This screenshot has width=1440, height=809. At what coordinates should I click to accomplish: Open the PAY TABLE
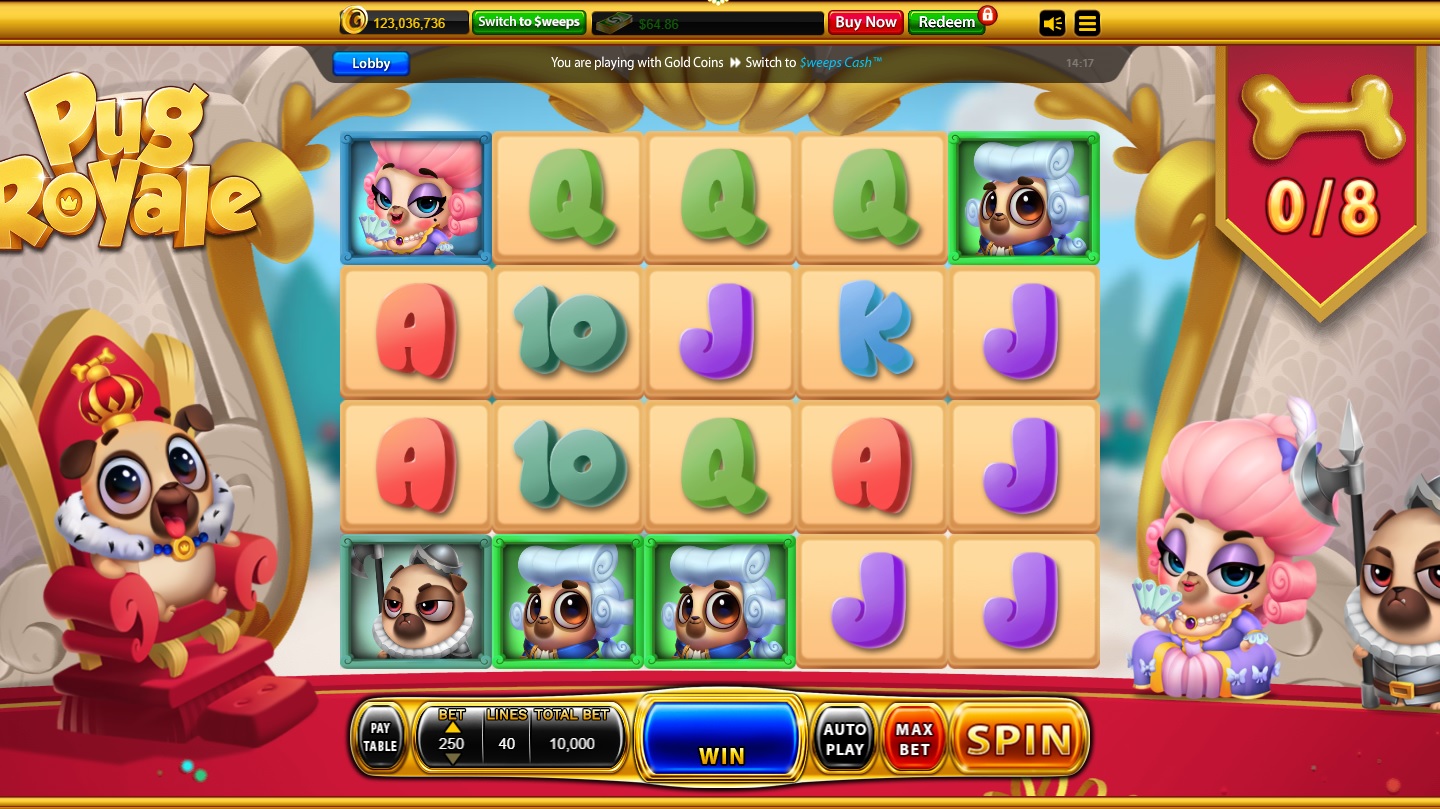[x=380, y=738]
